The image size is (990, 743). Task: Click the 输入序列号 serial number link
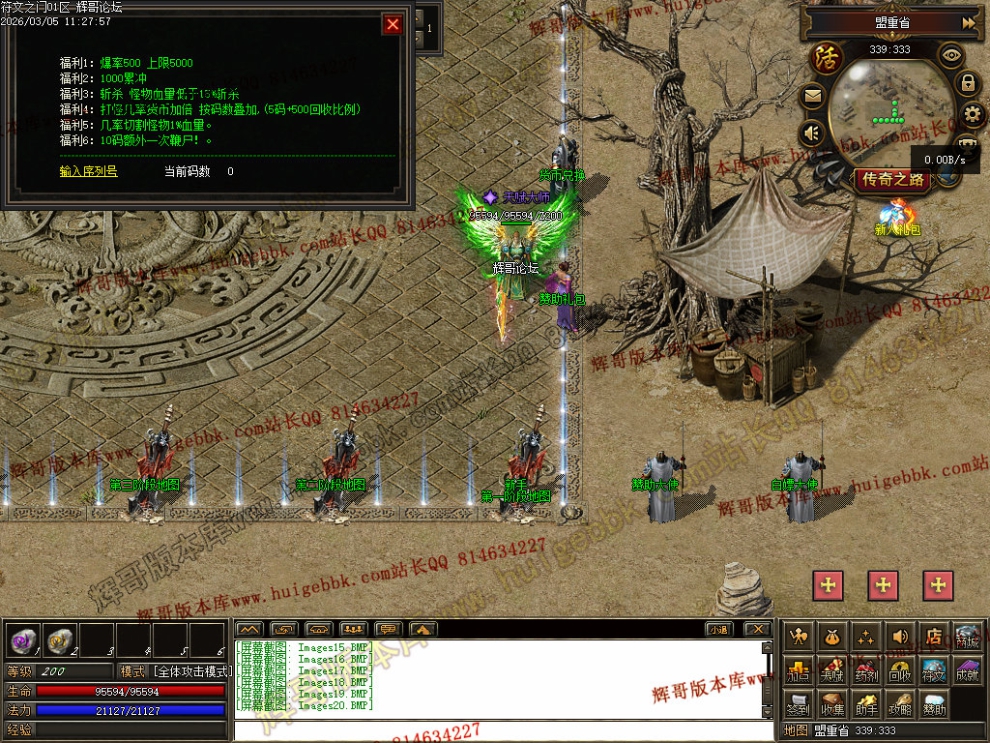coord(88,171)
